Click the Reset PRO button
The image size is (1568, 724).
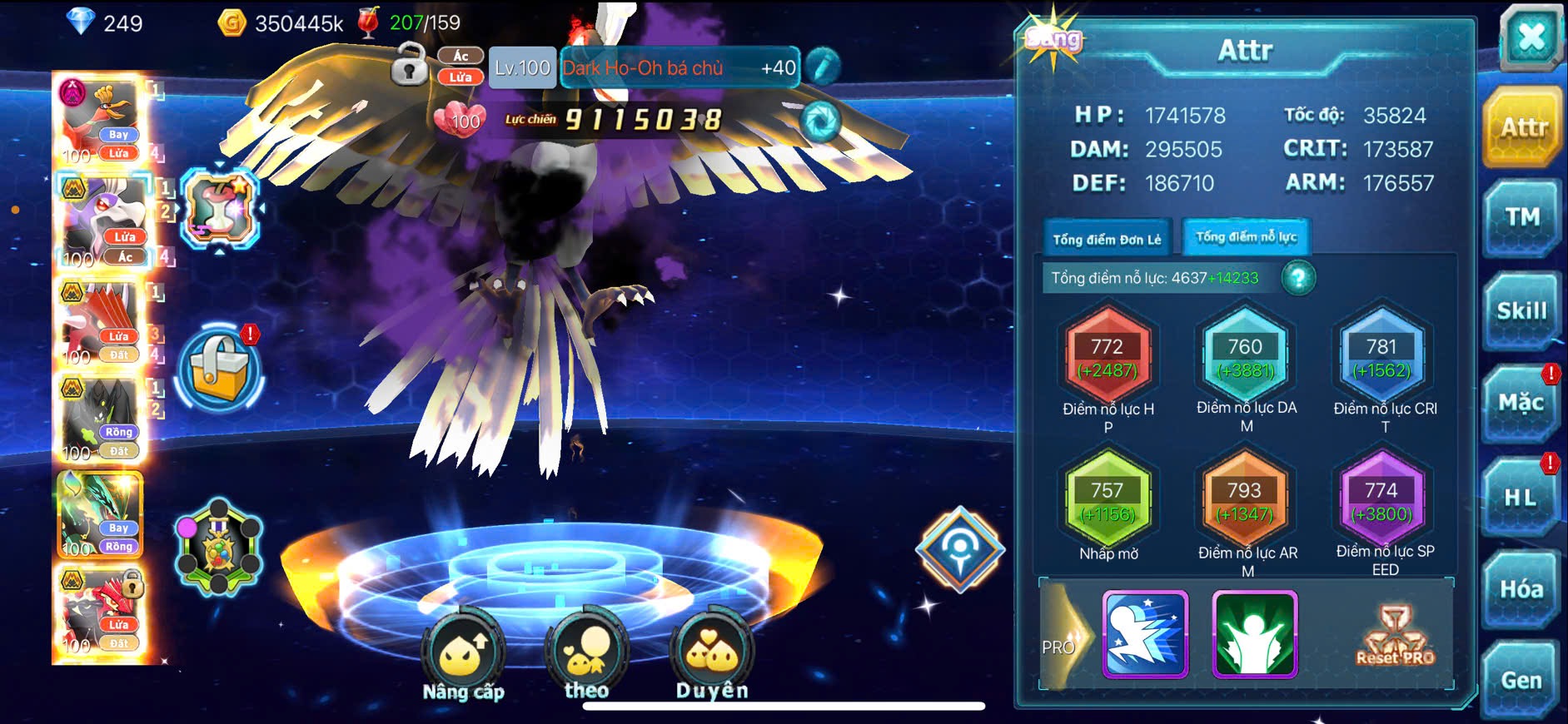pos(1395,637)
